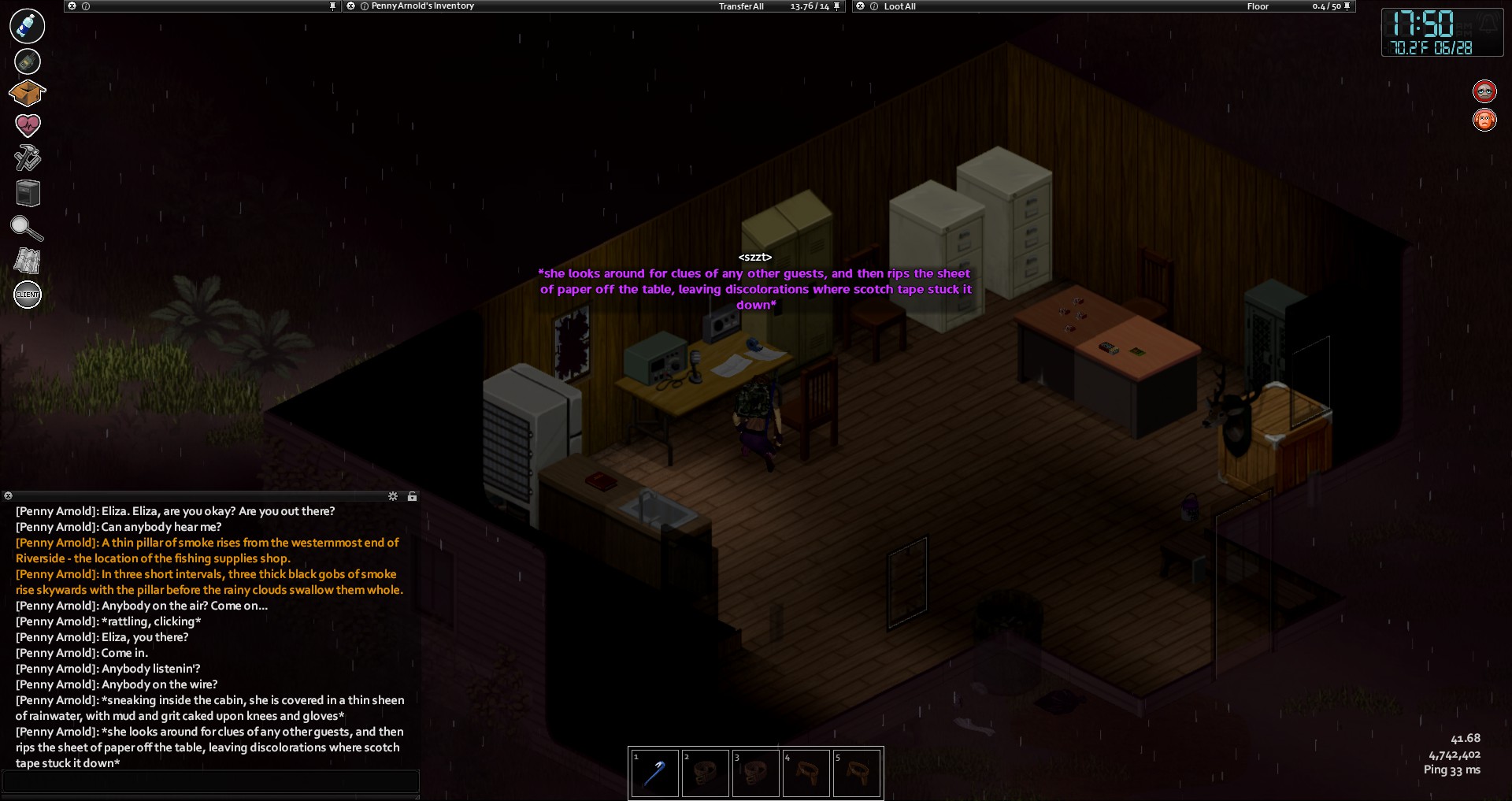This screenshot has width=1512, height=801.
Task: Open the inventory cardboard box icon
Action: pyautogui.click(x=28, y=93)
